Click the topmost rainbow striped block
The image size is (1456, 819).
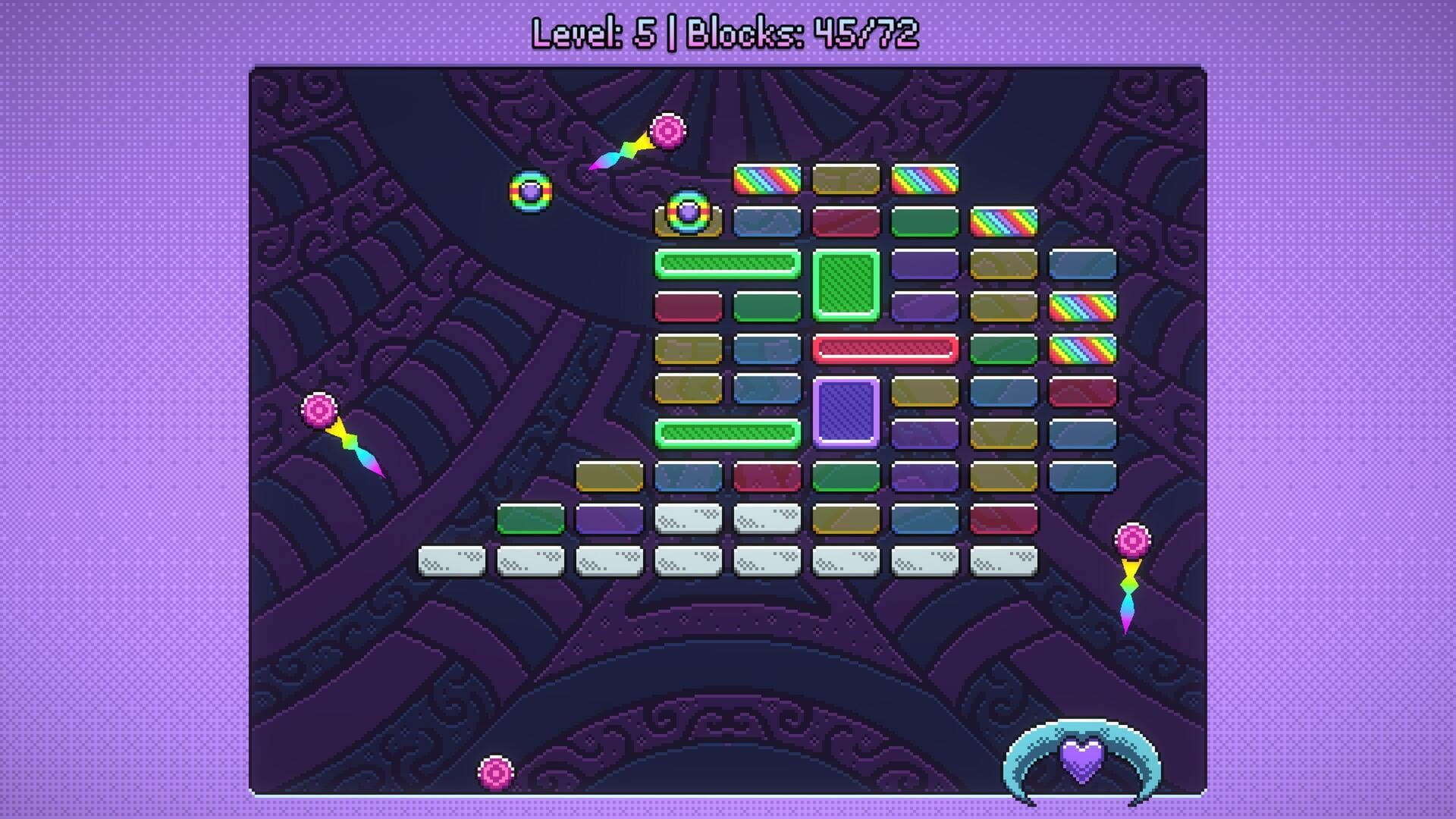click(x=766, y=177)
